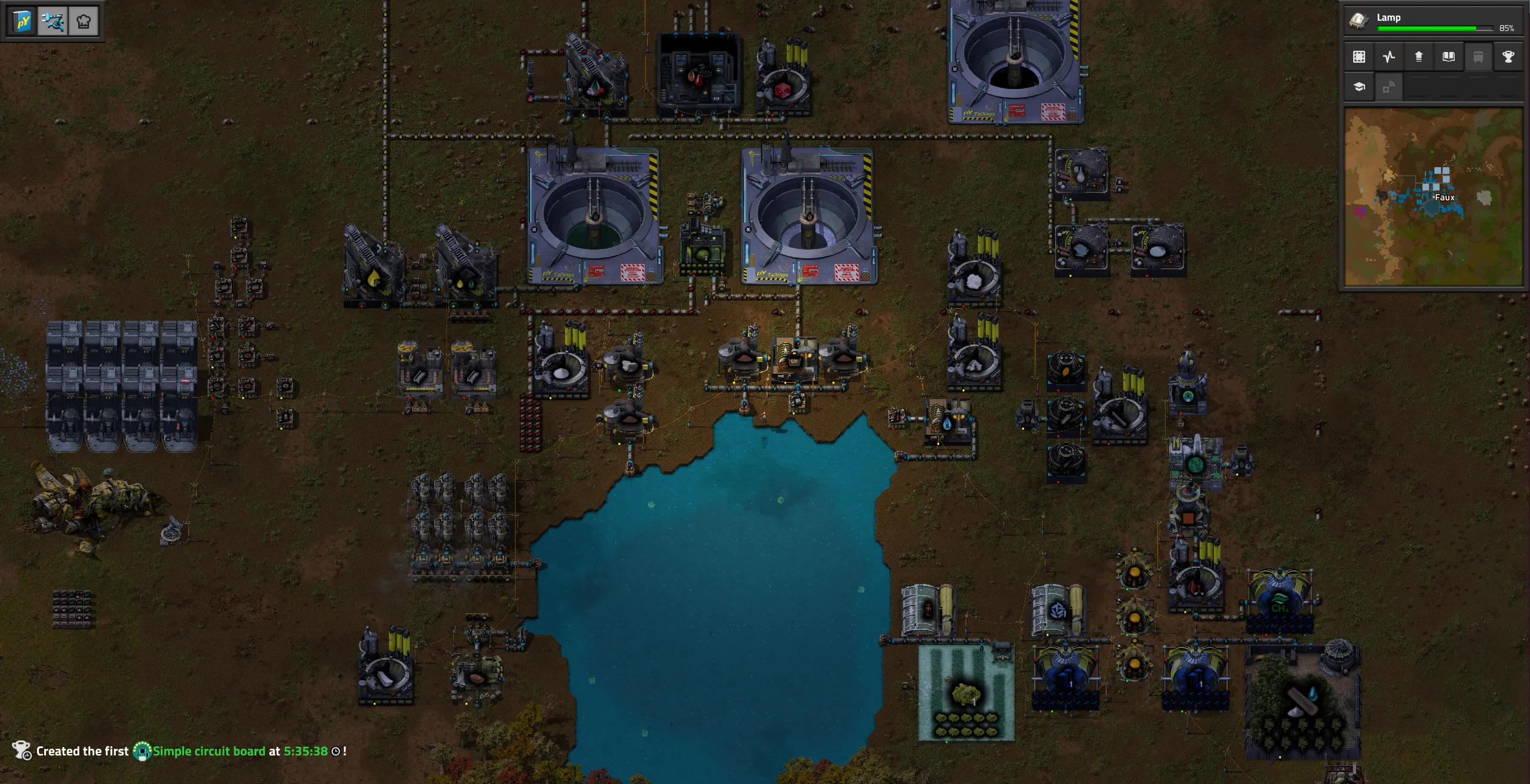Open the bonuses upward-arrow button
Viewport: 1530px width, 784px height.
click(x=1419, y=57)
